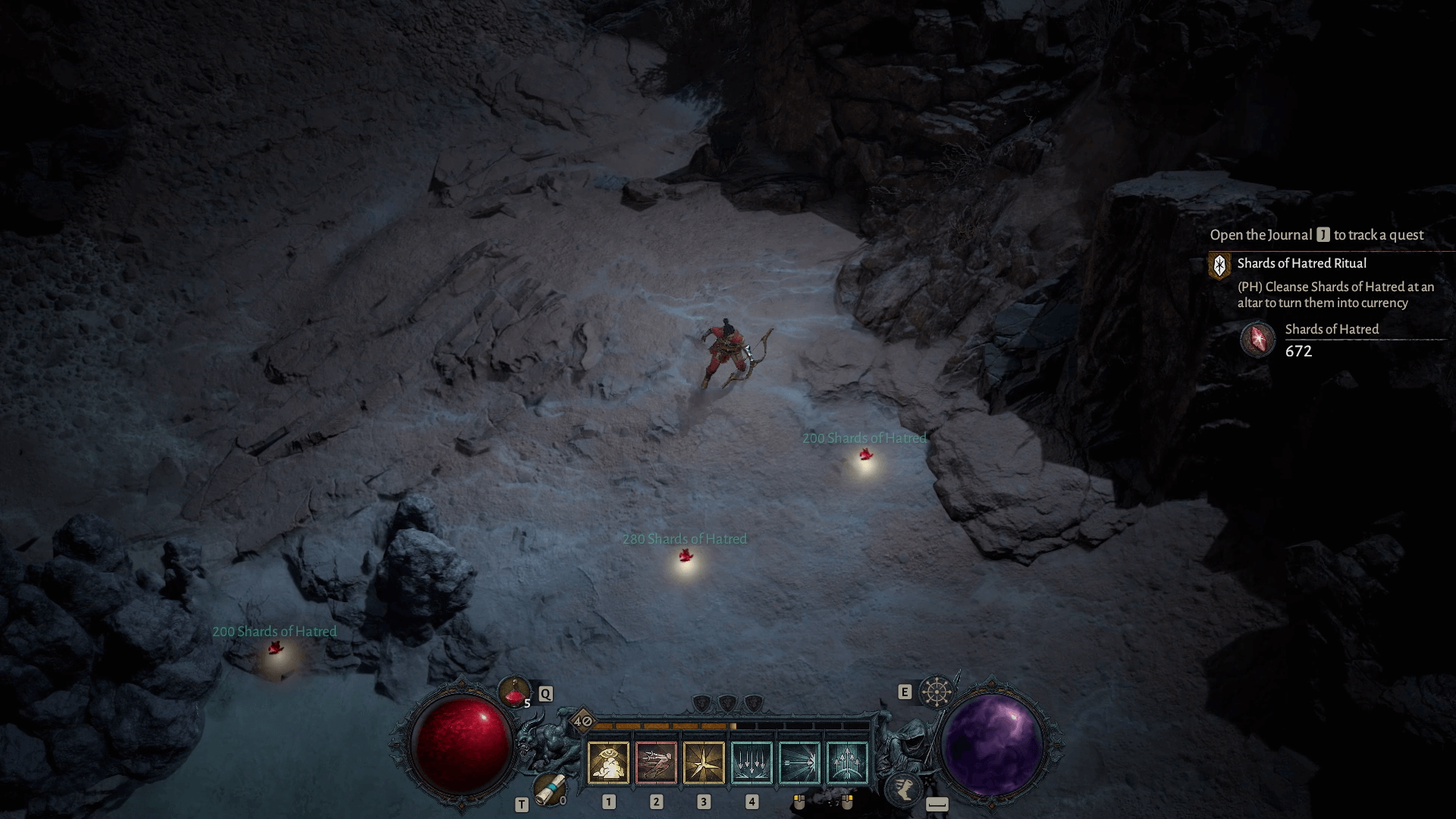Activate the dashing runner skill
The width and height of the screenshot is (1456, 819).
tap(656, 763)
